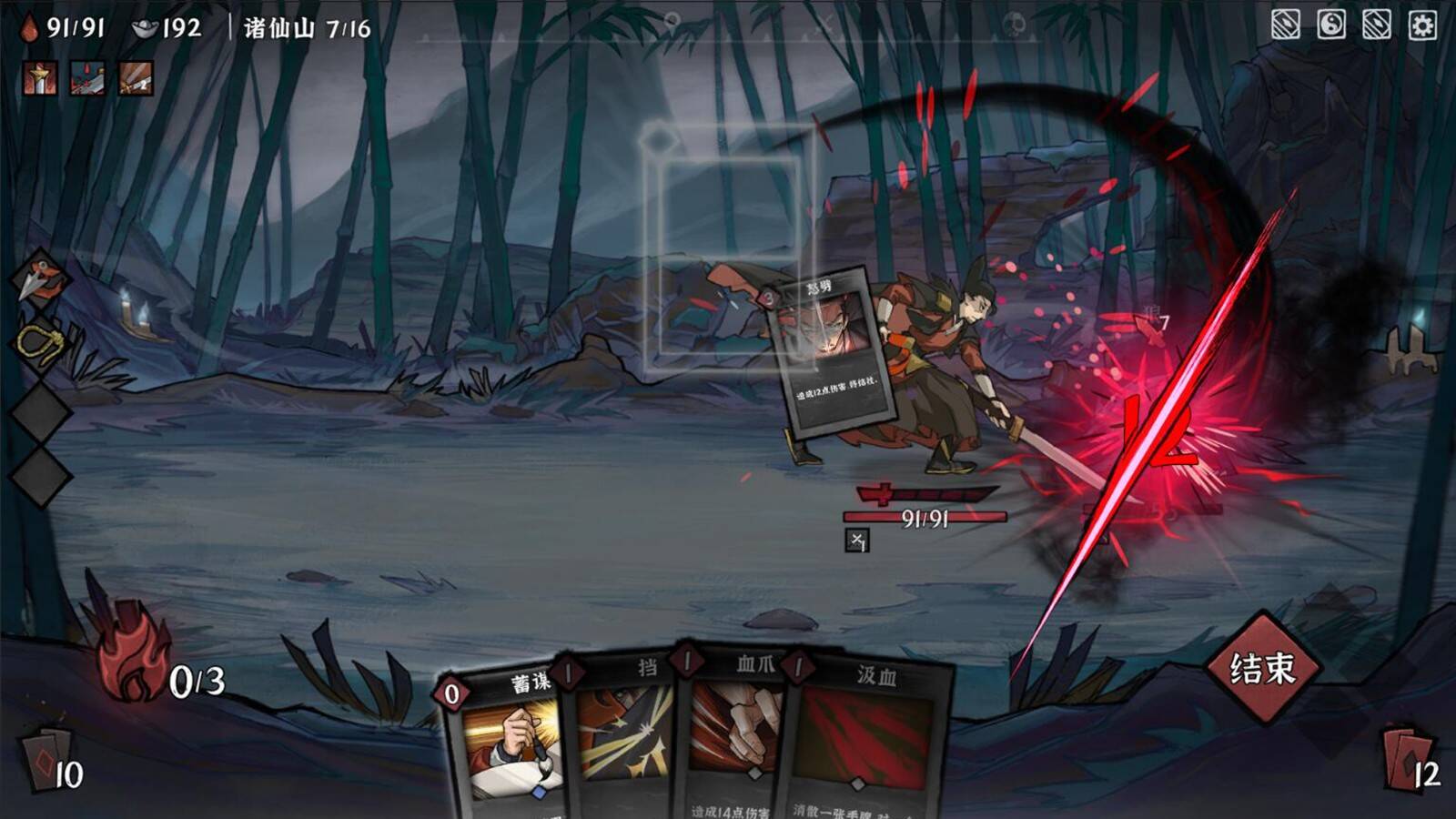Check the status effect icon under the health bar
This screenshot has height=819, width=1456.
pos(857,541)
